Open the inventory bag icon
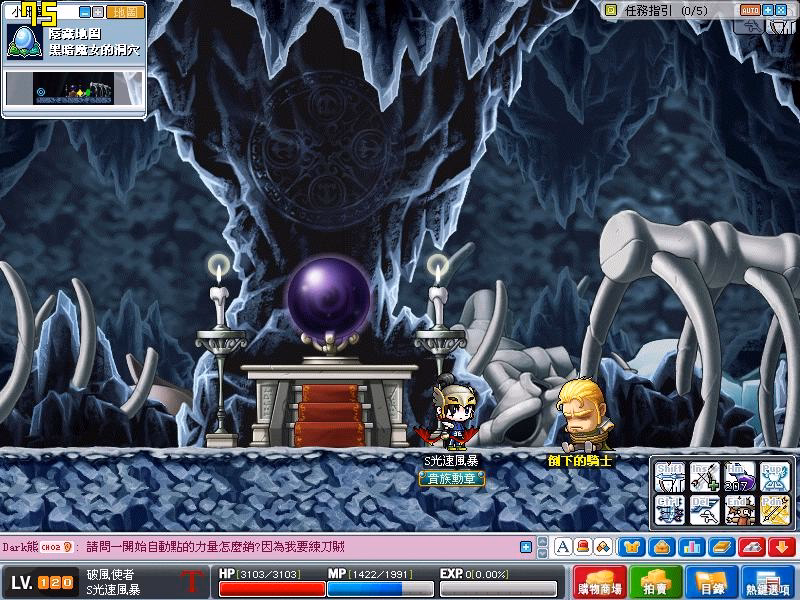Viewport: 800px width, 600px height. click(x=661, y=547)
